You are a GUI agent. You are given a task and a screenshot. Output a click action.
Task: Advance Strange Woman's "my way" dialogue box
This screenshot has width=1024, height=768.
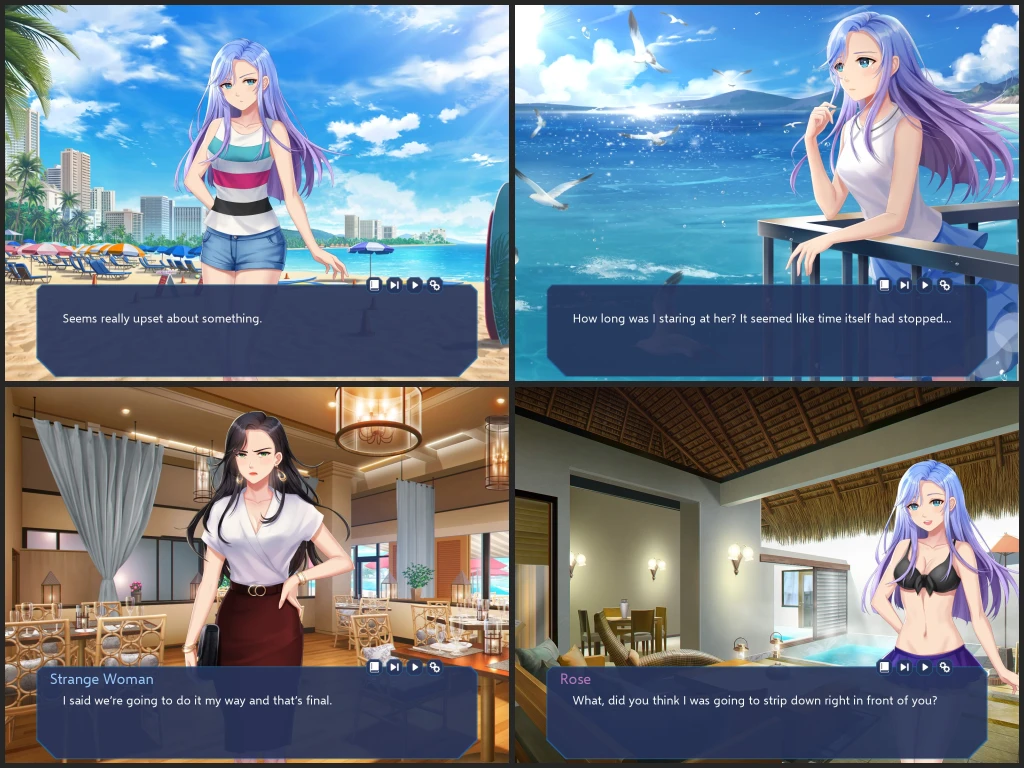[256, 715]
